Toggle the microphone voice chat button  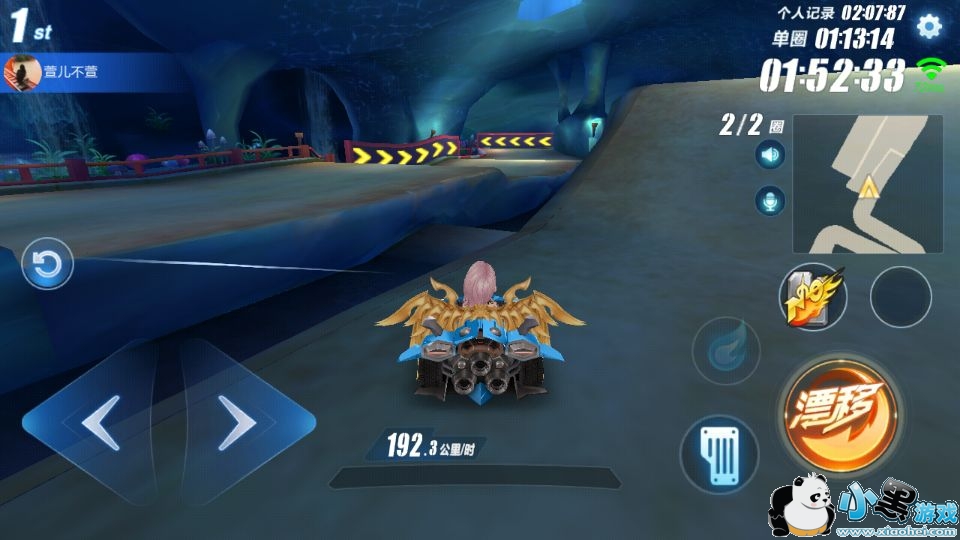click(x=770, y=200)
